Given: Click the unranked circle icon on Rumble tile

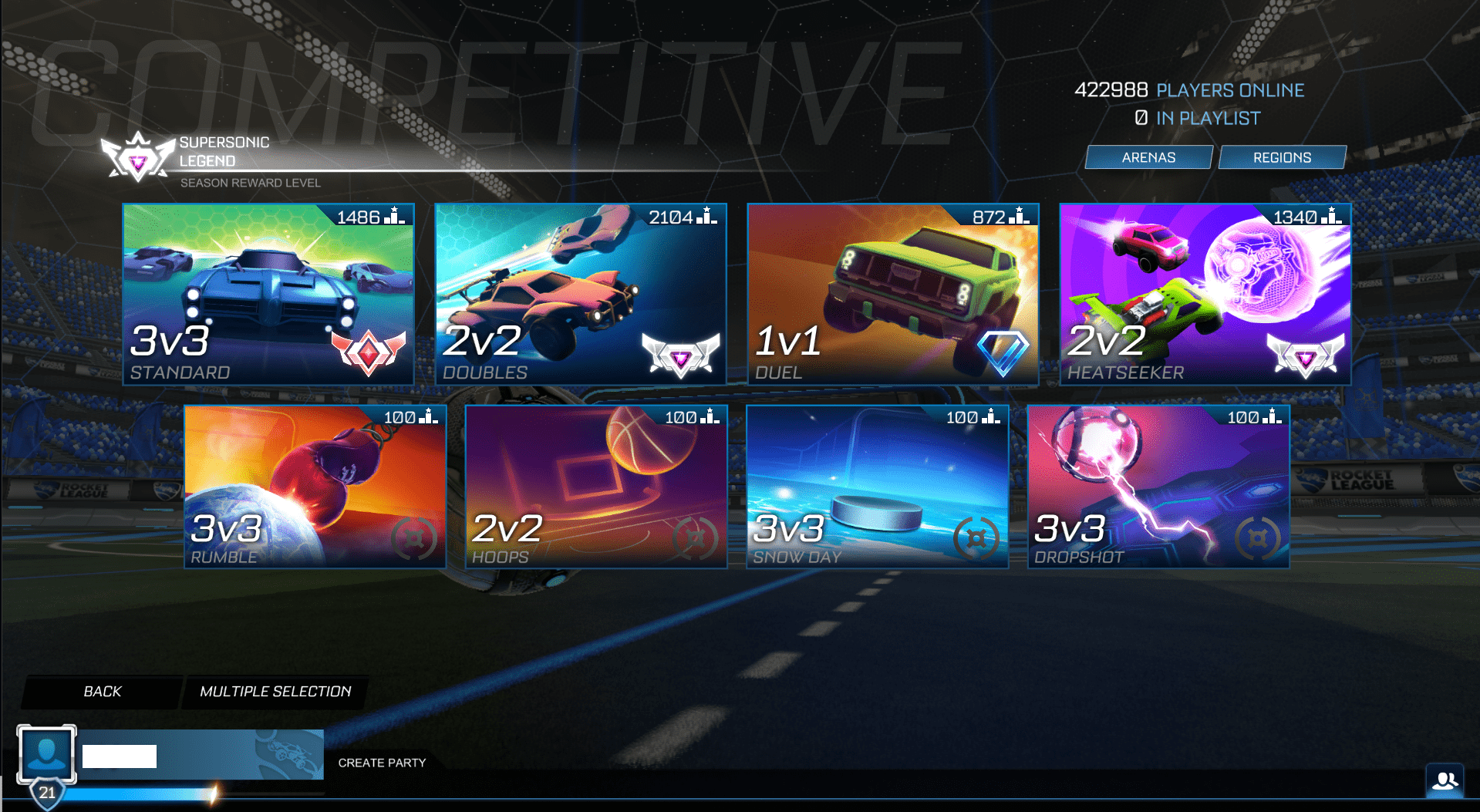Looking at the screenshot, I should pyautogui.click(x=415, y=540).
